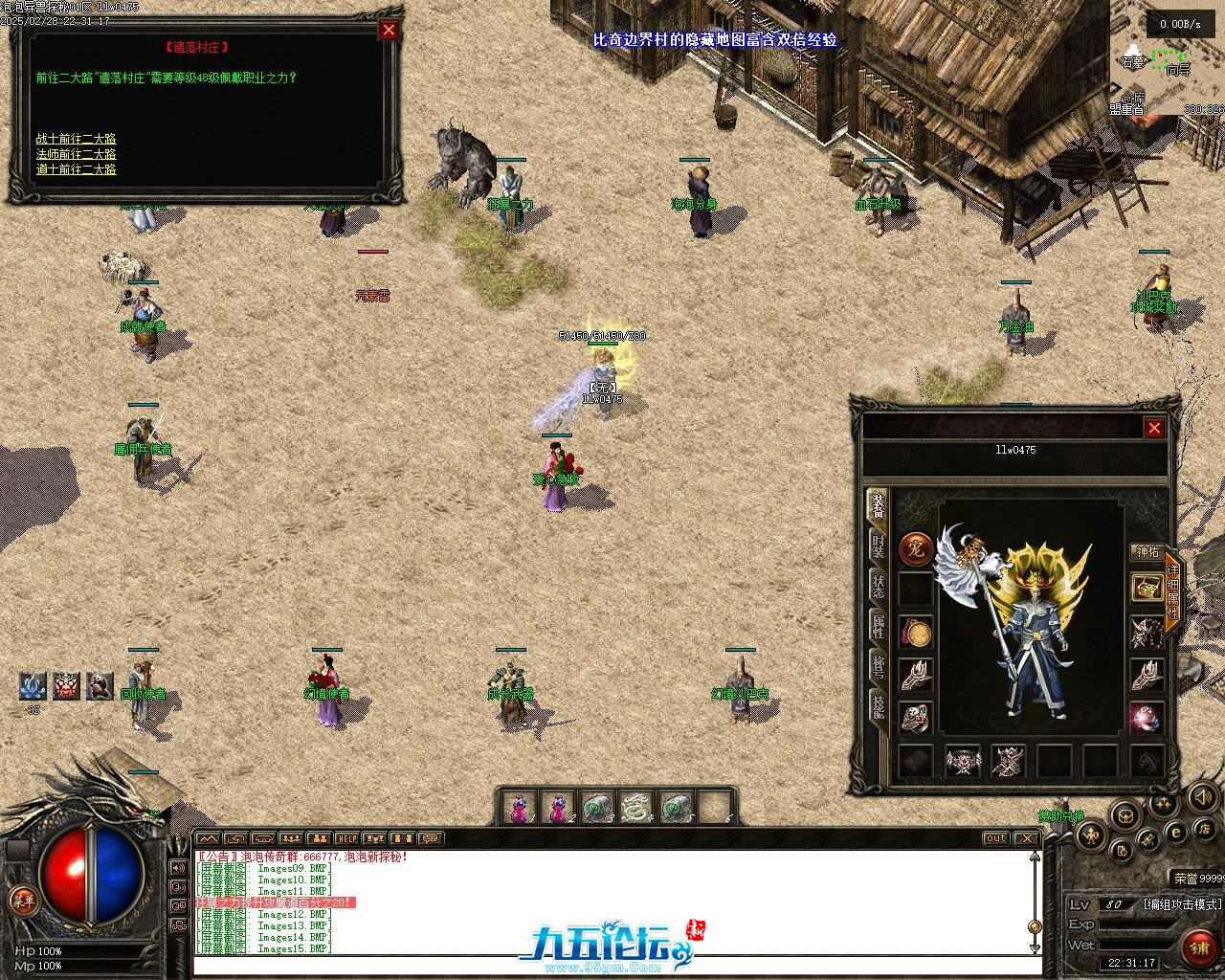The height and width of the screenshot is (980, 1225).
Task: Switch to the 时装 tab
Action: 877,546
